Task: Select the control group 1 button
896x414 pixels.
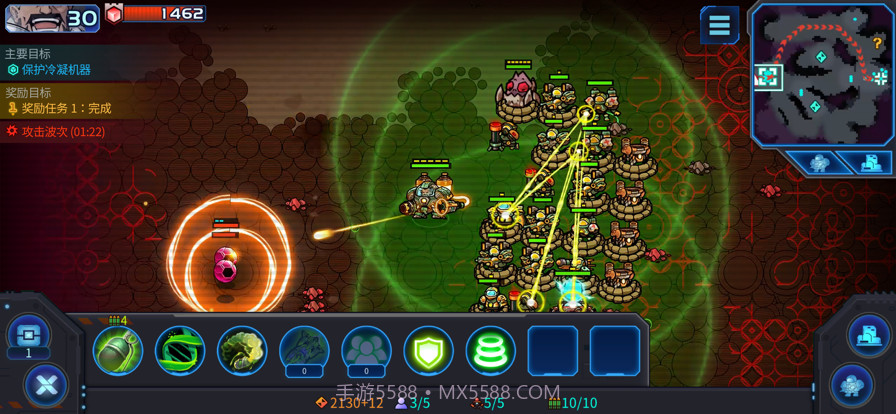Action: (x=28, y=335)
